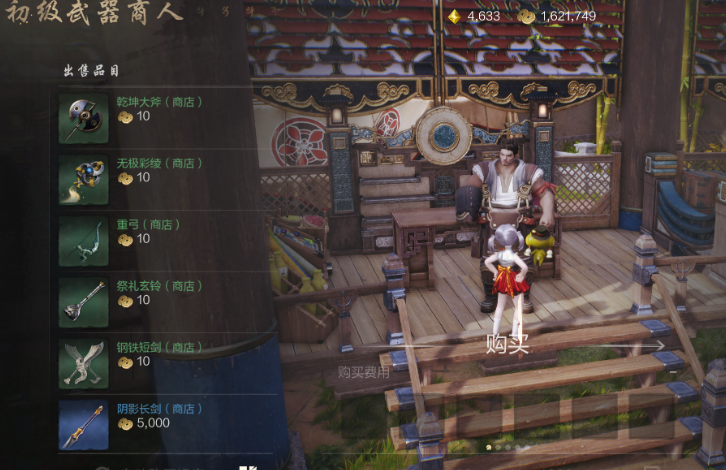Screen dimensions: 726x470
Task: Click the 购买 purchase button
Action: pyautogui.click(x=507, y=345)
